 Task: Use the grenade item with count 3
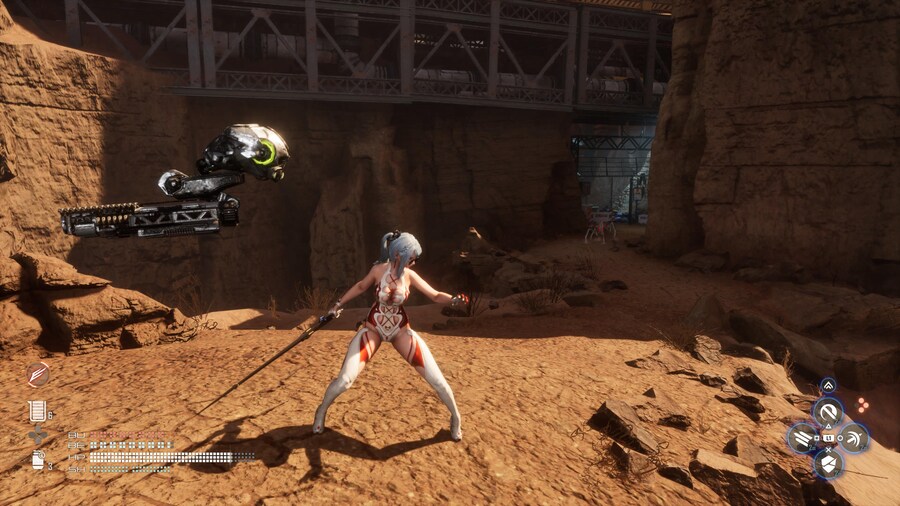[x=38, y=460]
